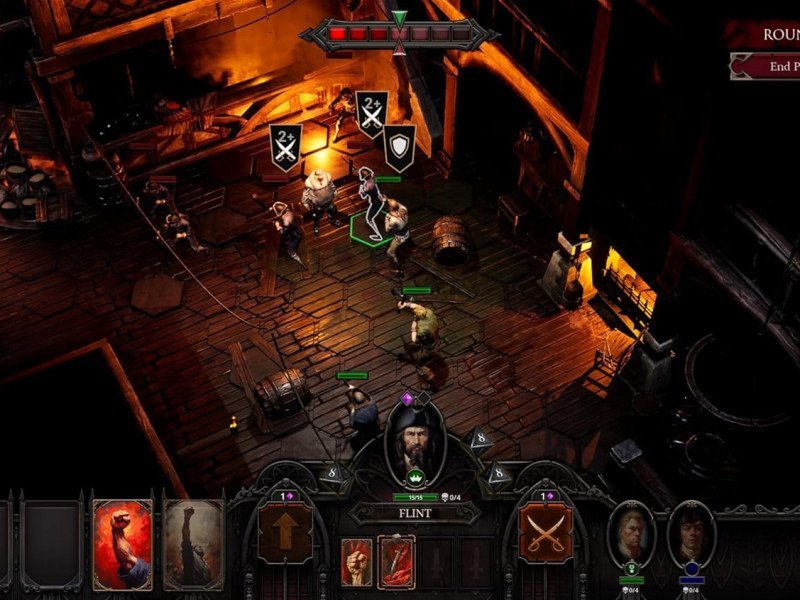Switch to the dark-haired crew member portrait
This screenshot has height=600, width=800.
coord(692,533)
